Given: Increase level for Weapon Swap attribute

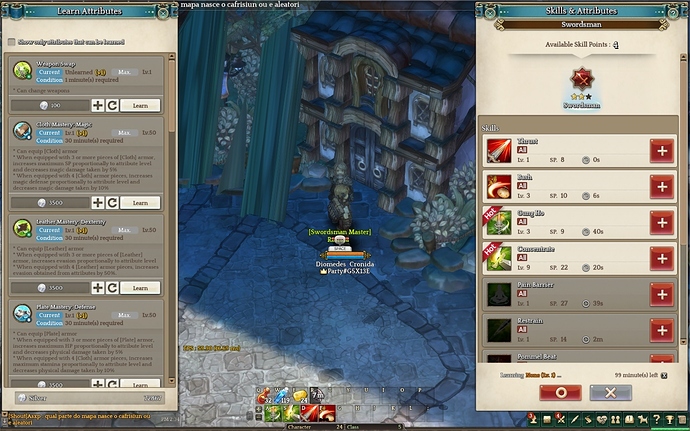Looking at the screenshot, I should pos(98,104).
